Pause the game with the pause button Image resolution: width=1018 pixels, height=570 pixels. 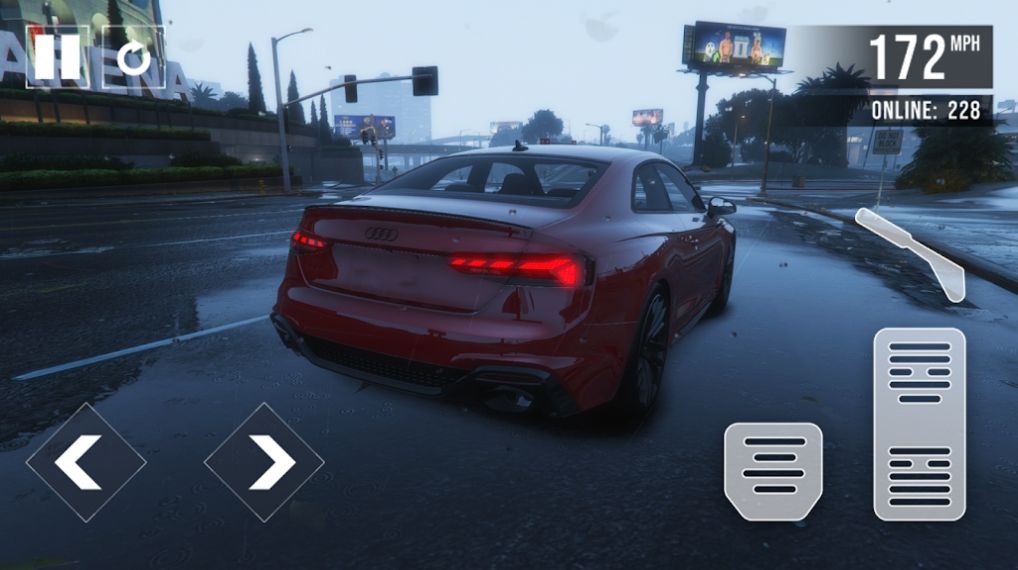click(x=57, y=57)
